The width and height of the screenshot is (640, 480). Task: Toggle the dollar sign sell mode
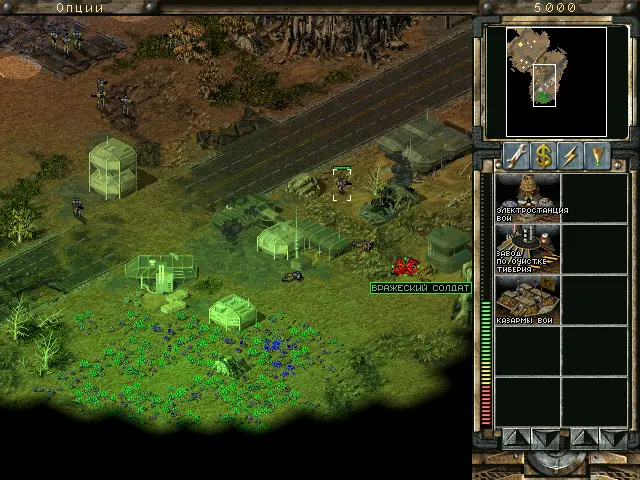[544, 155]
